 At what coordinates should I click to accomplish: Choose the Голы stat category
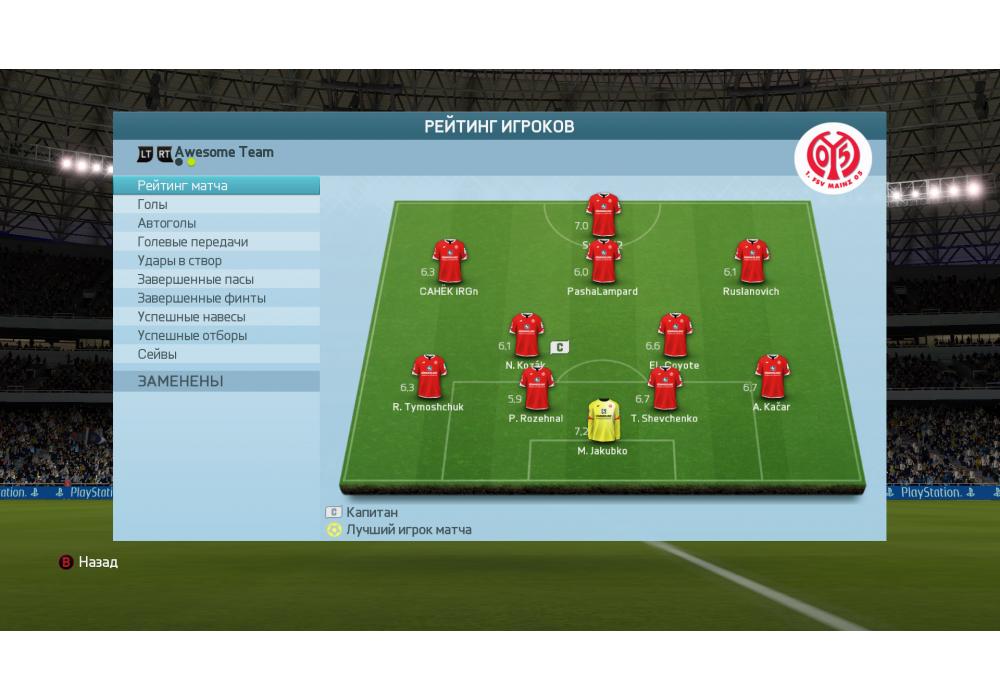pyautogui.click(x=216, y=205)
